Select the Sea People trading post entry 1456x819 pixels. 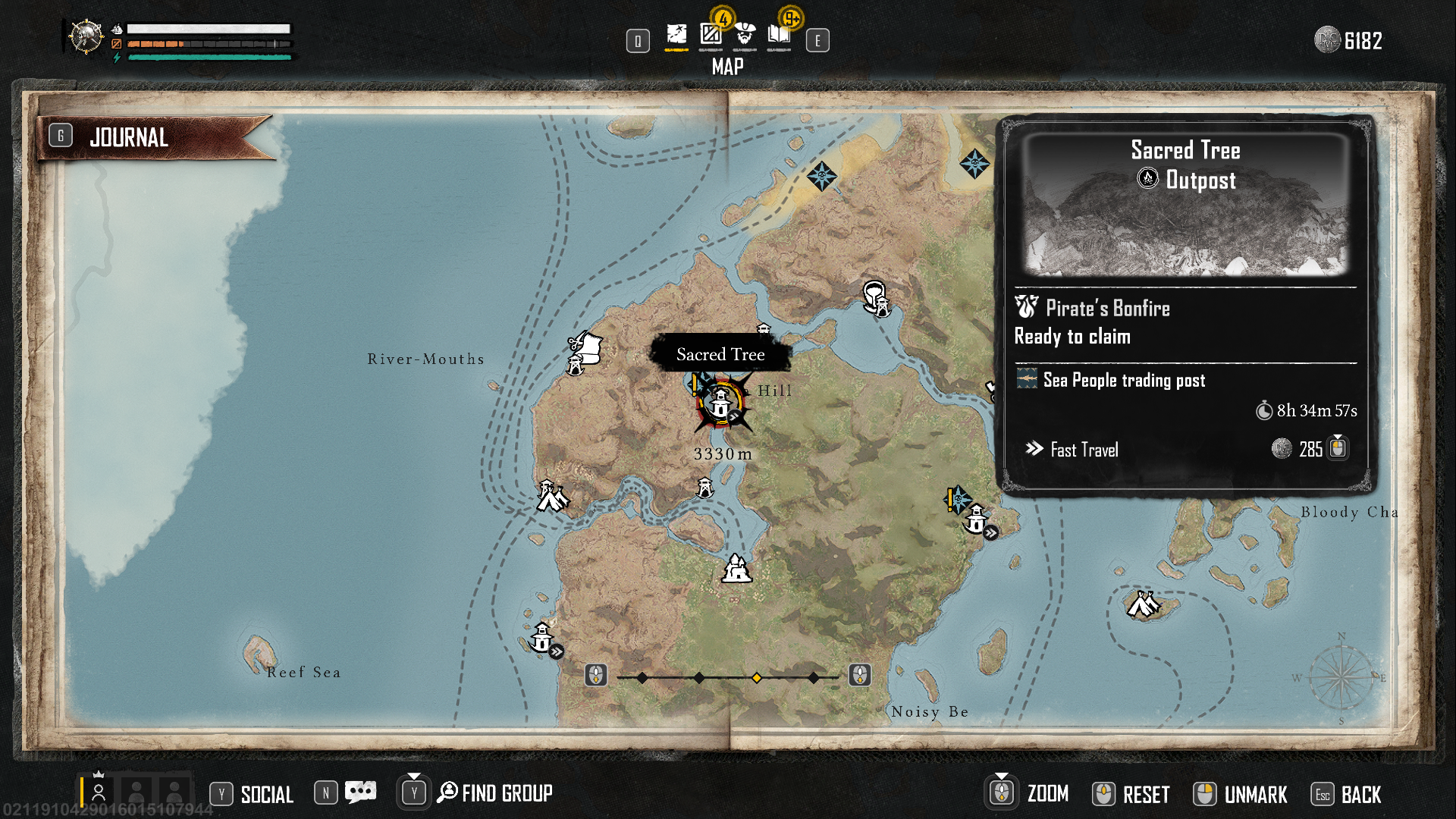(1123, 380)
